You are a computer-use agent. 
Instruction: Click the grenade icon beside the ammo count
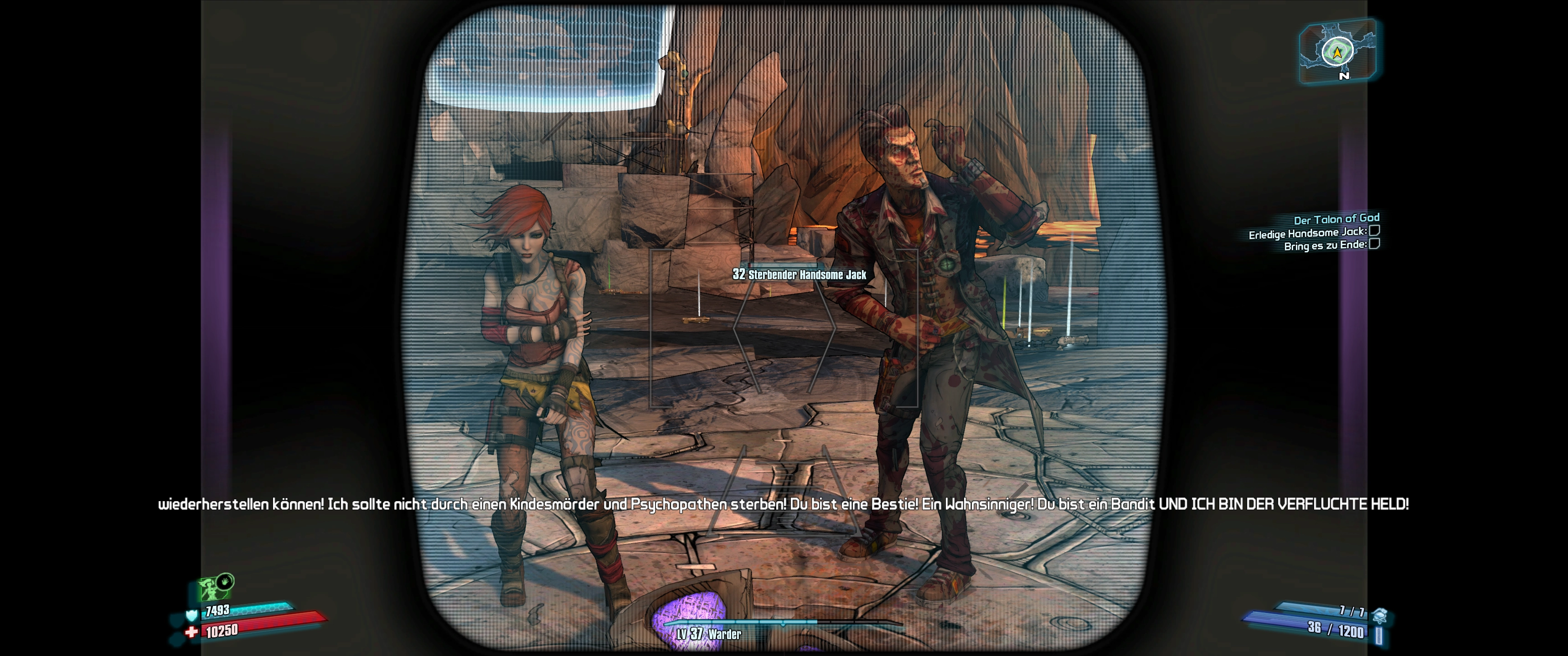[x=1379, y=615]
